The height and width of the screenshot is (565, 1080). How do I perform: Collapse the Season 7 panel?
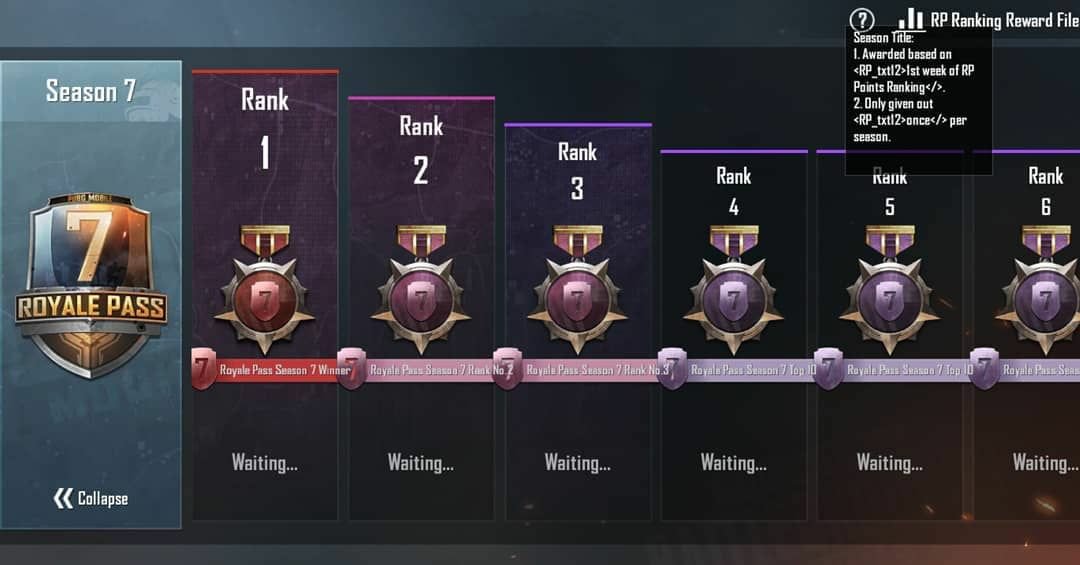pyautogui.click(x=91, y=498)
